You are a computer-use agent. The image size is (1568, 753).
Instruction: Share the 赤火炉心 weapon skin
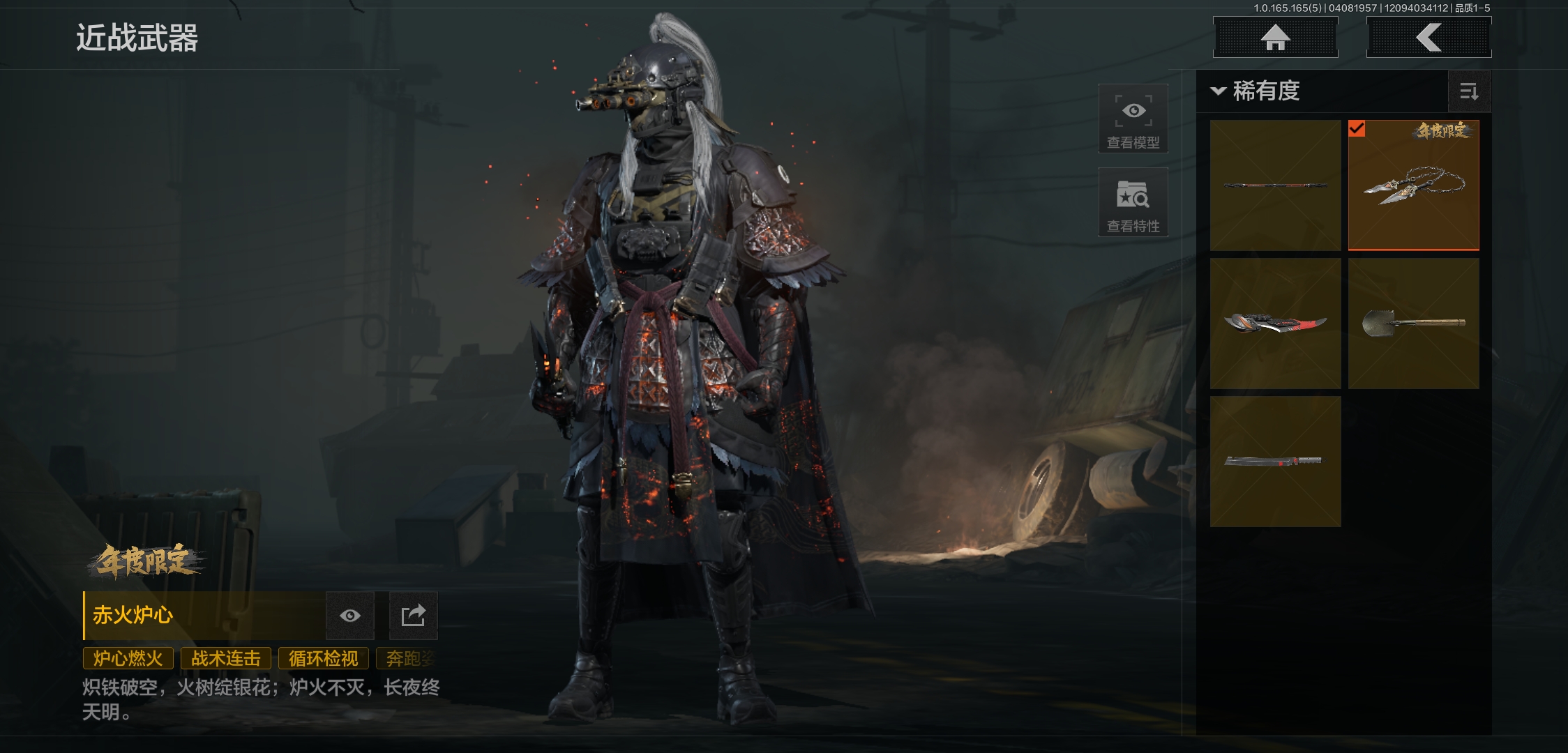coord(413,616)
